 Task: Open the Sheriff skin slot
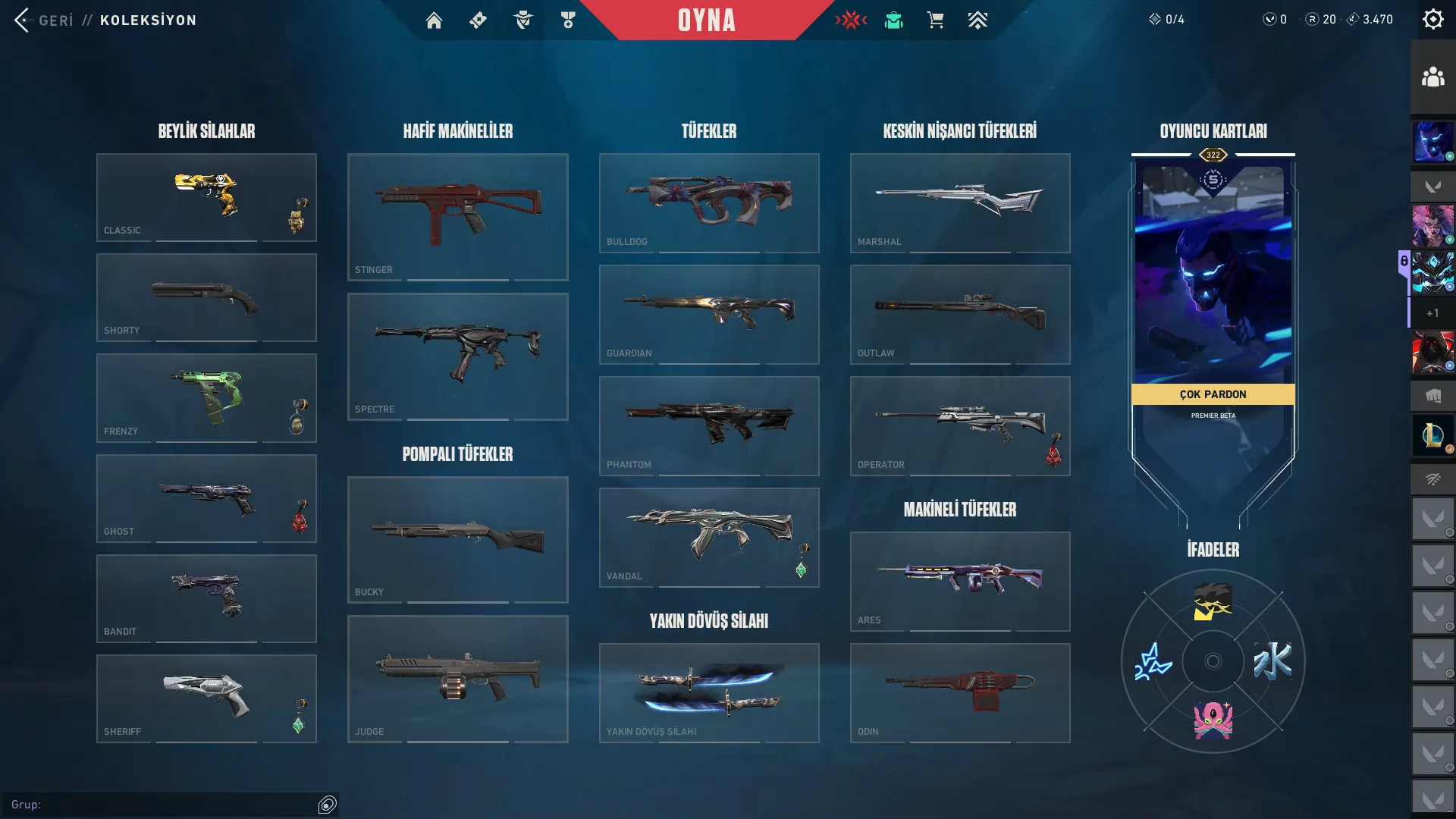tap(206, 698)
